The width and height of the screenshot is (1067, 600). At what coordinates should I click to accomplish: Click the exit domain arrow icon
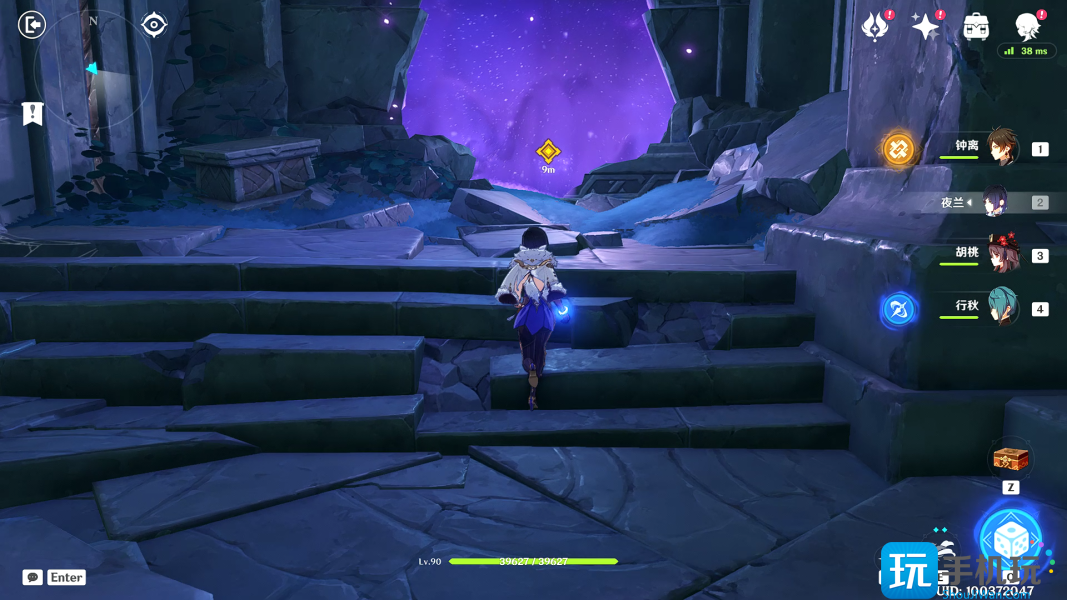[32, 24]
